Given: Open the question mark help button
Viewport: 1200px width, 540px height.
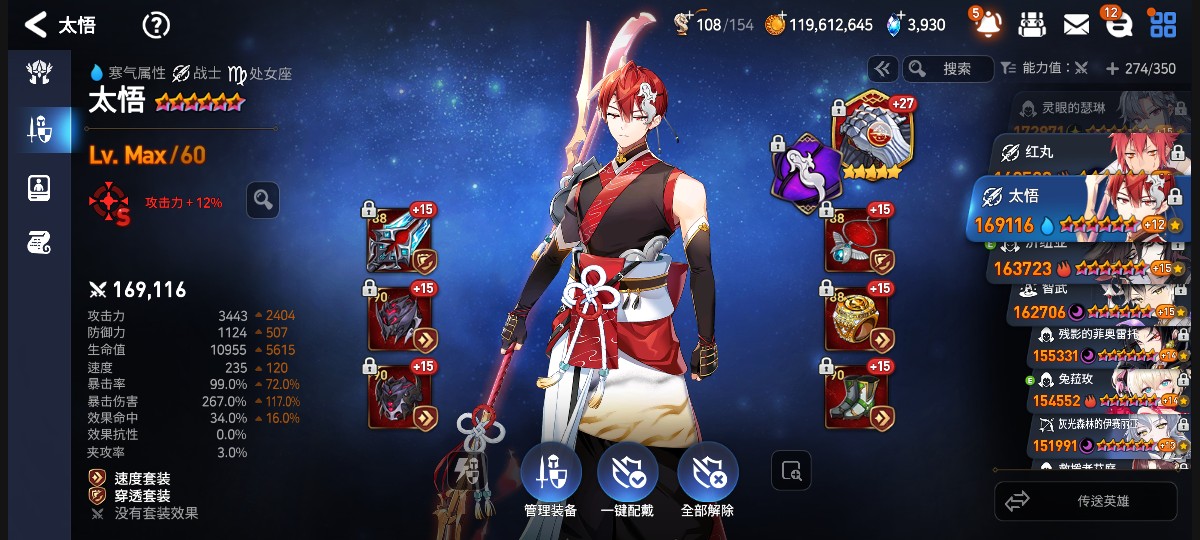Looking at the screenshot, I should [156, 25].
